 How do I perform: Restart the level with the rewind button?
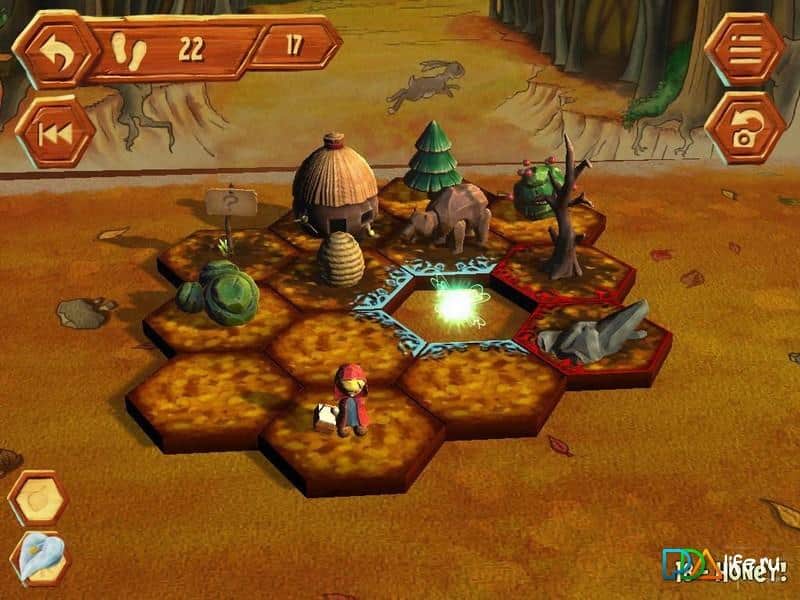[55, 130]
